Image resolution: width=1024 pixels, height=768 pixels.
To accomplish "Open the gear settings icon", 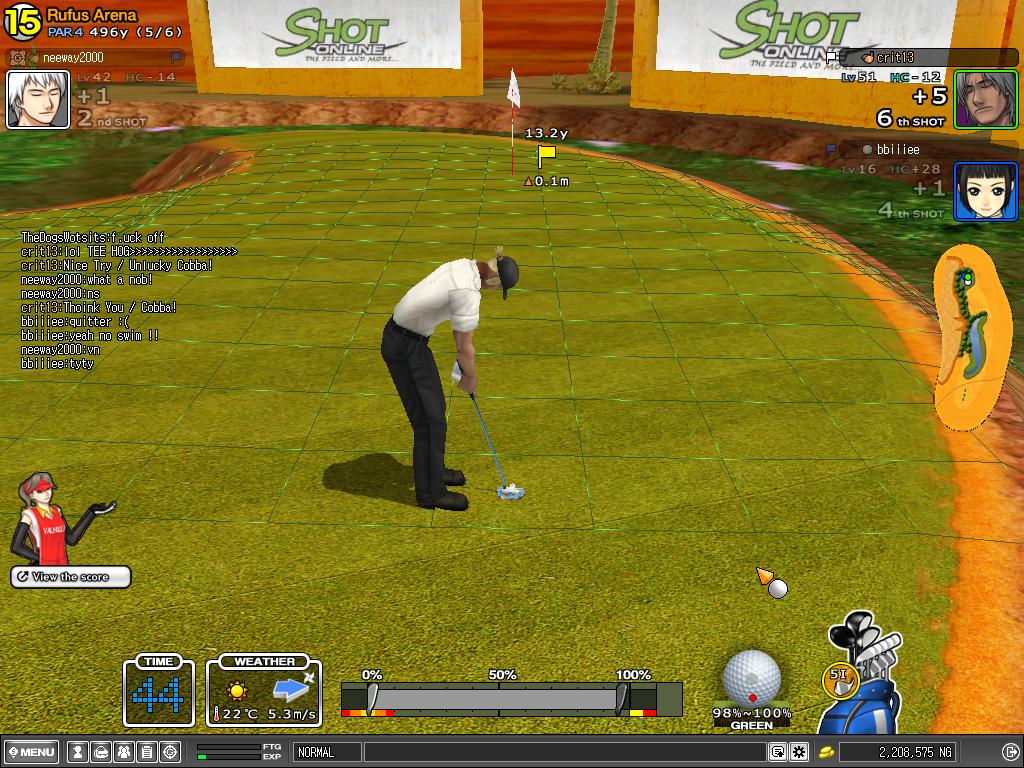I will (x=799, y=752).
